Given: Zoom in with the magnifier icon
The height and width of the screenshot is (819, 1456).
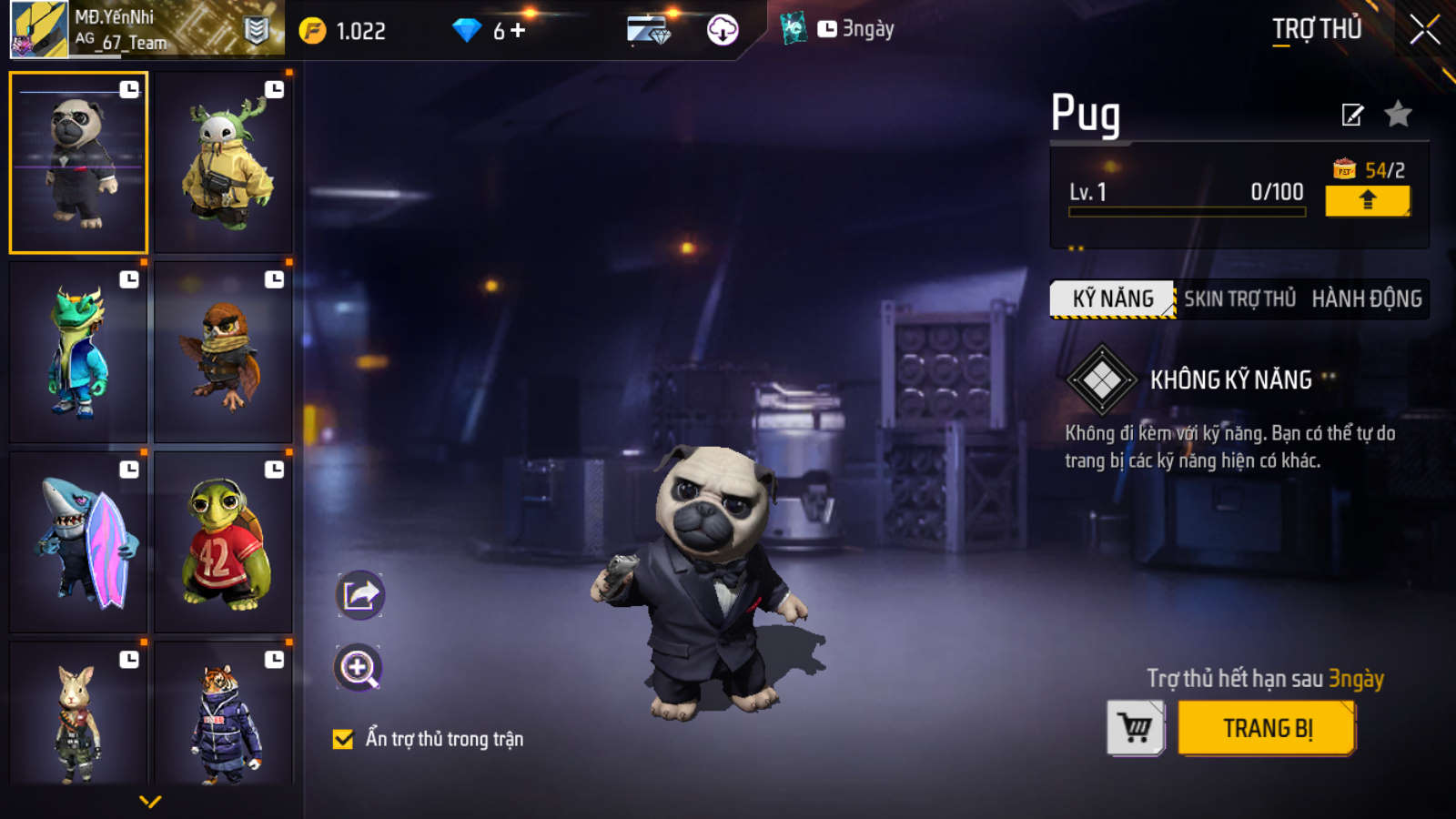Looking at the screenshot, I should point(359,668).
